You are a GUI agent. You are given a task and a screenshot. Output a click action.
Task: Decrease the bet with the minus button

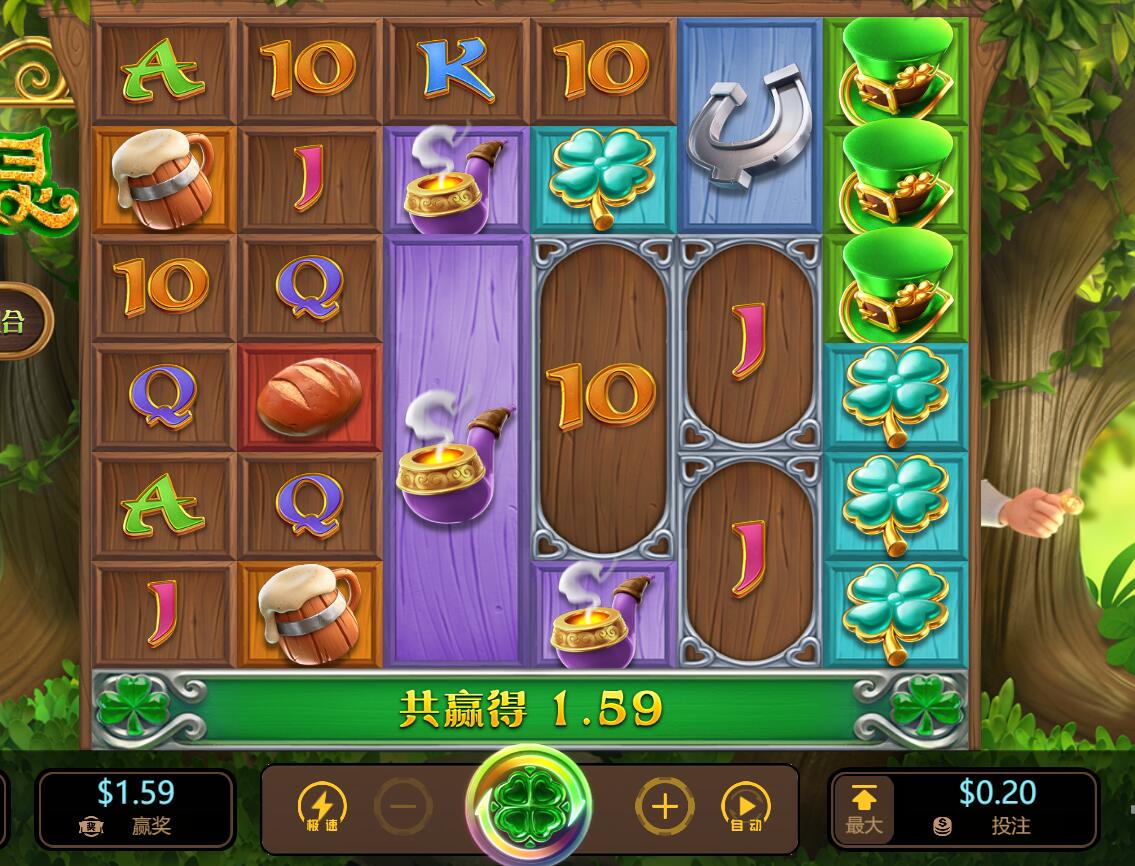404,806
